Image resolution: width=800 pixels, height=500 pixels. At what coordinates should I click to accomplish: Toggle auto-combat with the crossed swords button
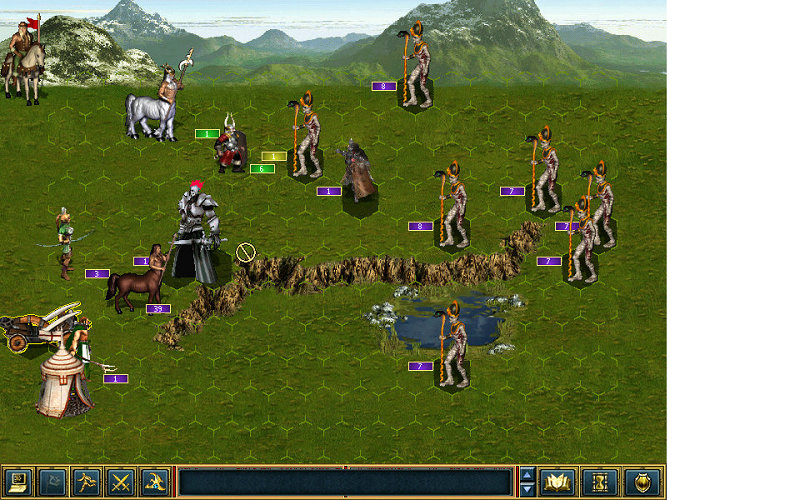tap(120, 483)
